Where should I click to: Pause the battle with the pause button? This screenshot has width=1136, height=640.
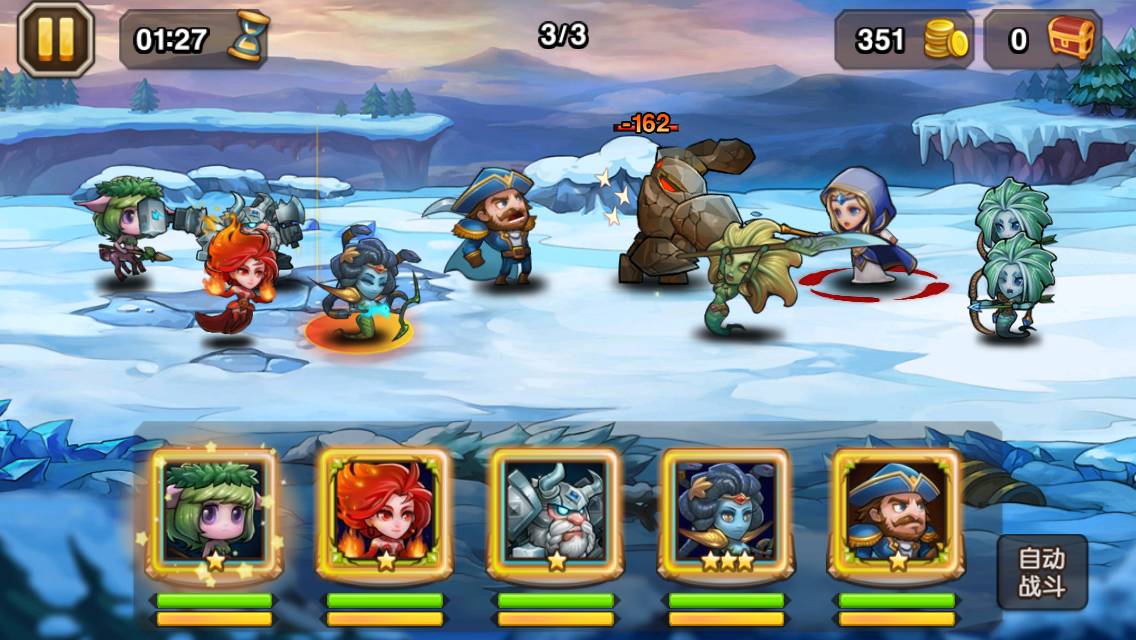coord(56,38)
